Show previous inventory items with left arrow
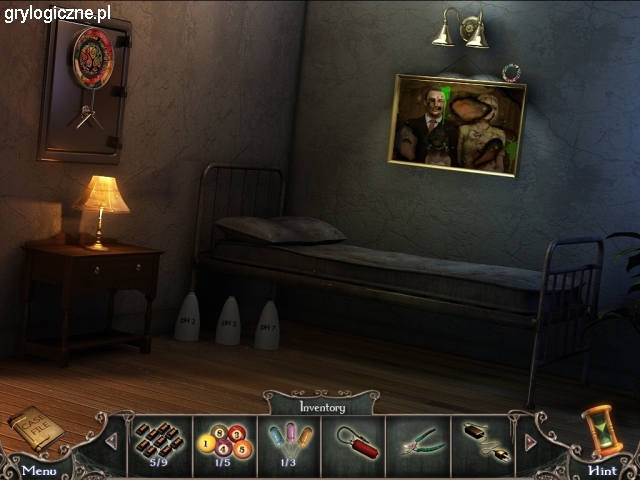 (112, 441)
